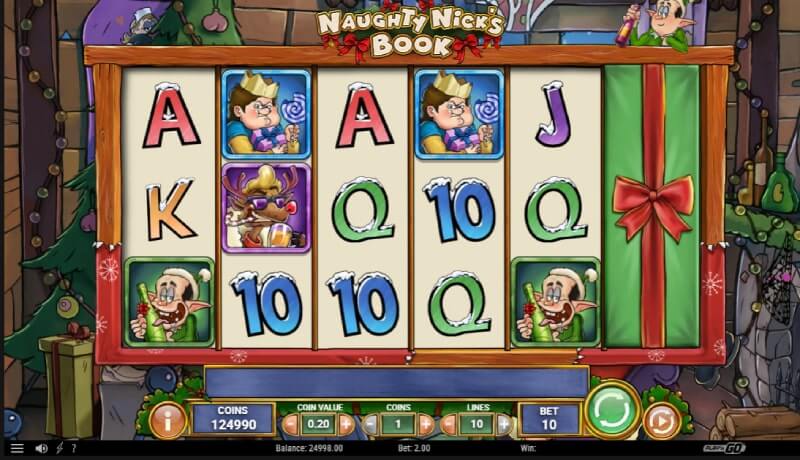
Task: Increase the coin value
Action: coord(346,423)
